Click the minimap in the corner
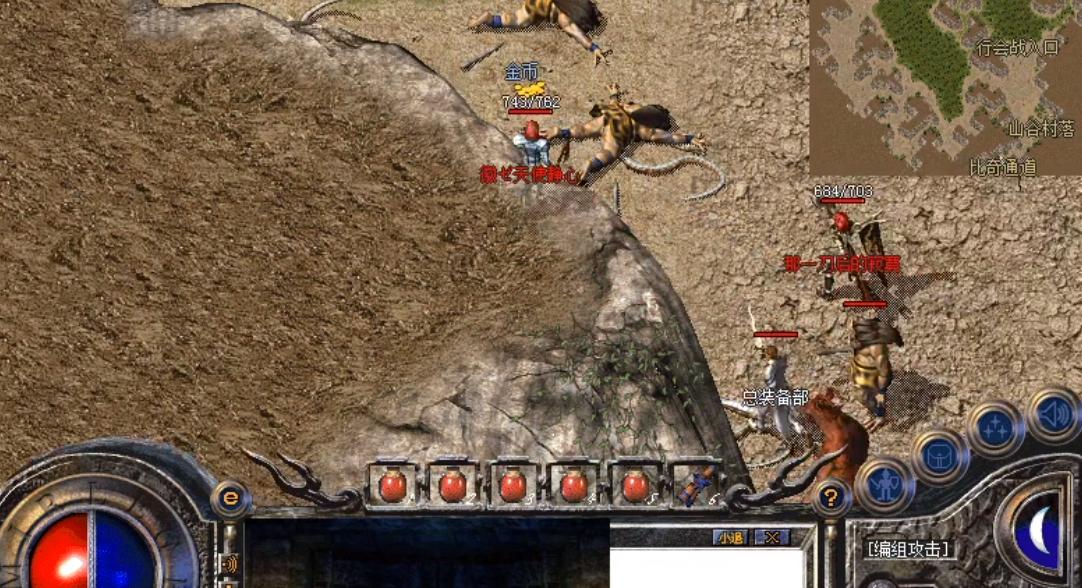Image resolution: width=1082 pixels, height=588 pixels. pyautogui.click(x=945, y=88)
